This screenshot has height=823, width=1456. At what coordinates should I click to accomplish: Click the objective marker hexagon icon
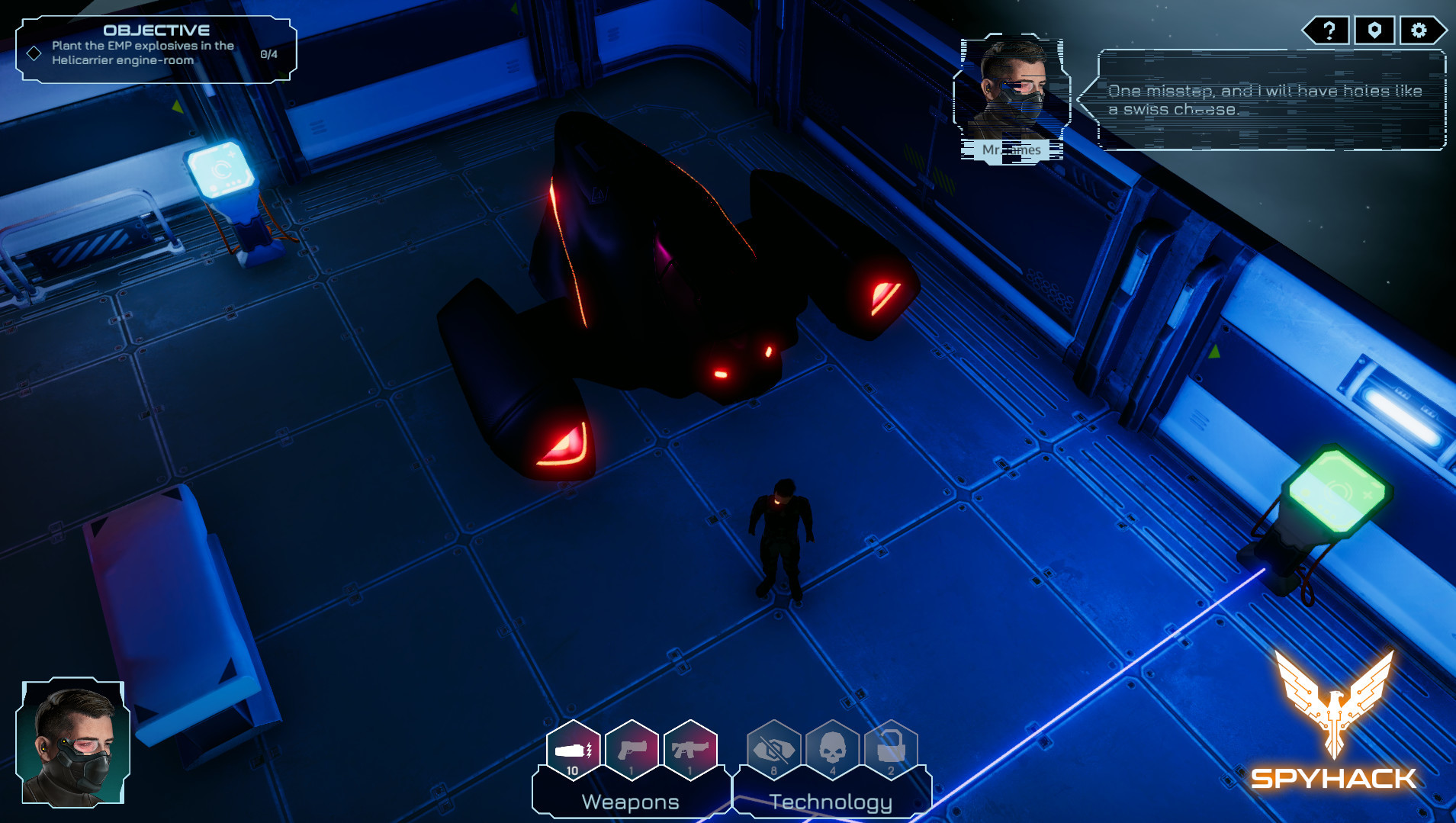[x=1374, y=31]
